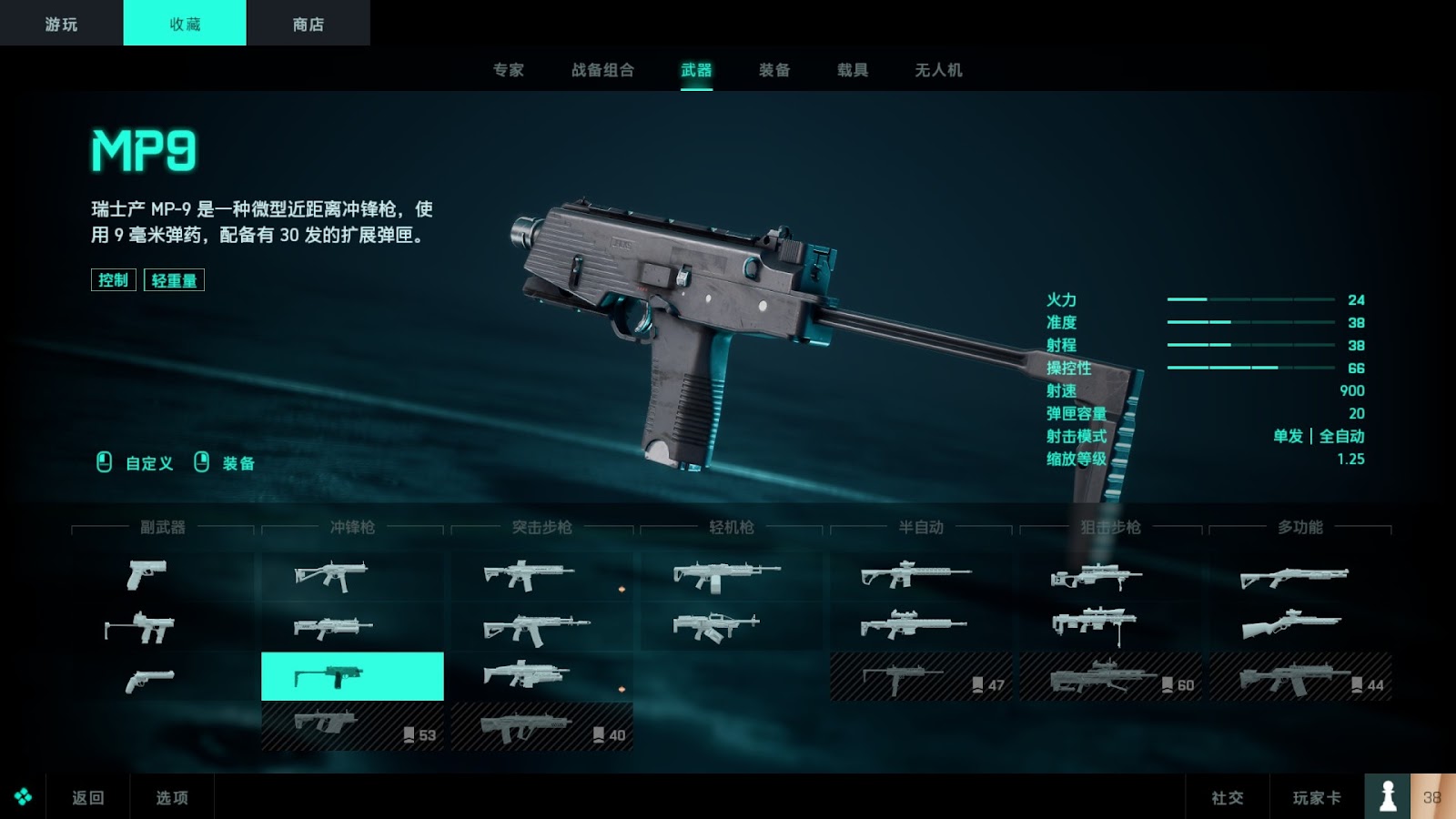Choose the locked 多功能 weapon requiring level 44
Image resolution: width=1456 pixels, height=819 pixels.
1299,677
